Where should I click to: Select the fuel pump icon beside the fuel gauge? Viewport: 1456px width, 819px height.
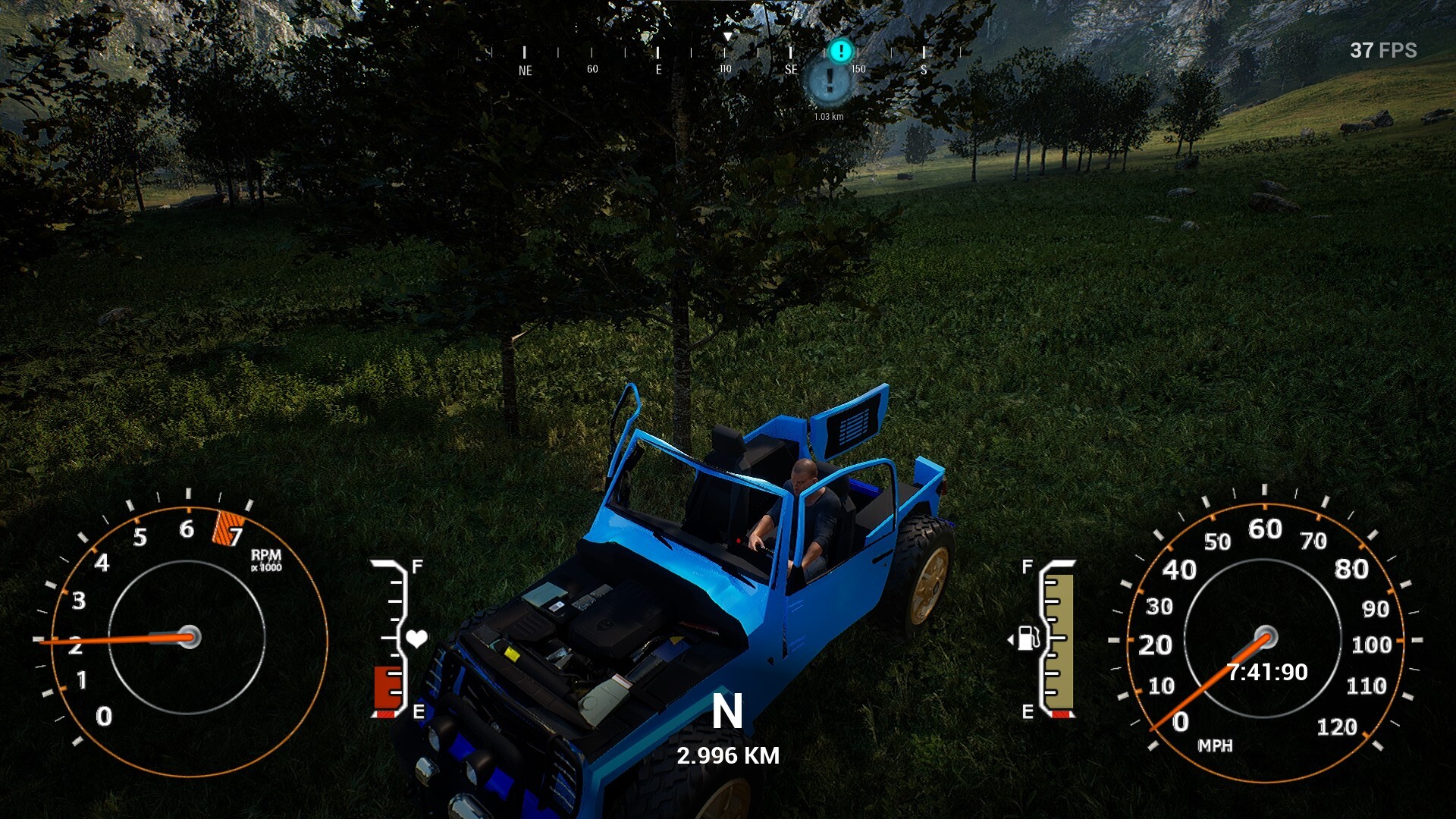pyautogui.click(x=1028, y=639)
